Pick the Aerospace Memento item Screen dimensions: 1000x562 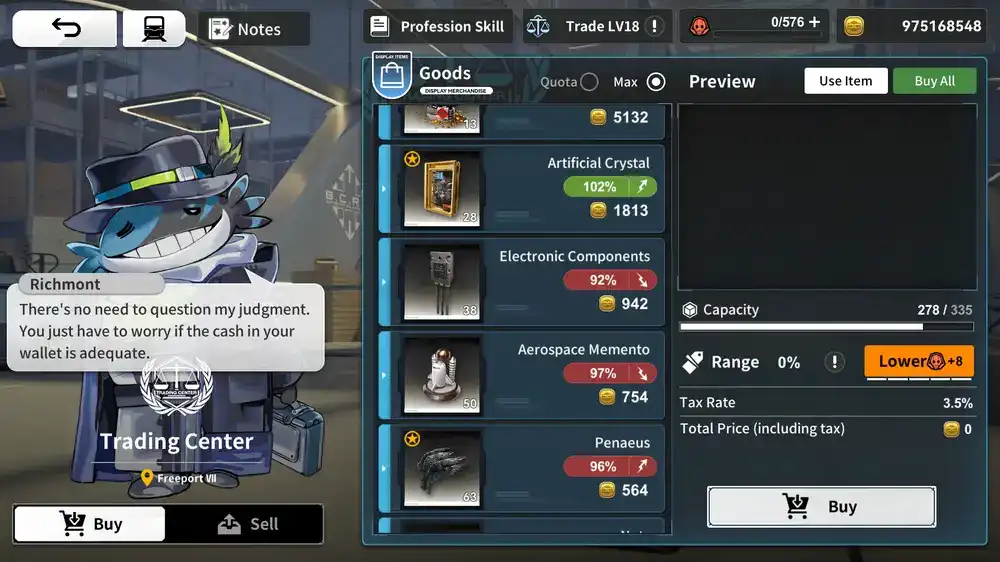(522, 374)
